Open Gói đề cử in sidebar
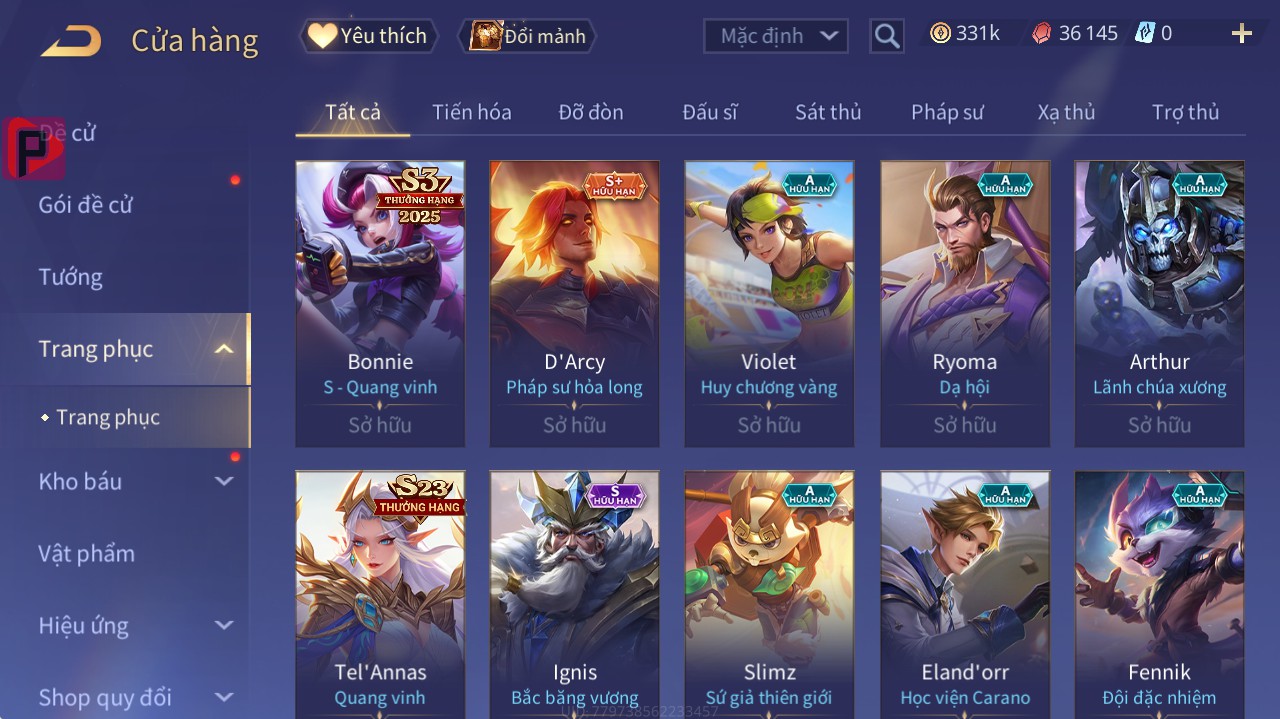The width and height of the screenshot is (1280, 719). pyautogui.click(x=86, y=205)
